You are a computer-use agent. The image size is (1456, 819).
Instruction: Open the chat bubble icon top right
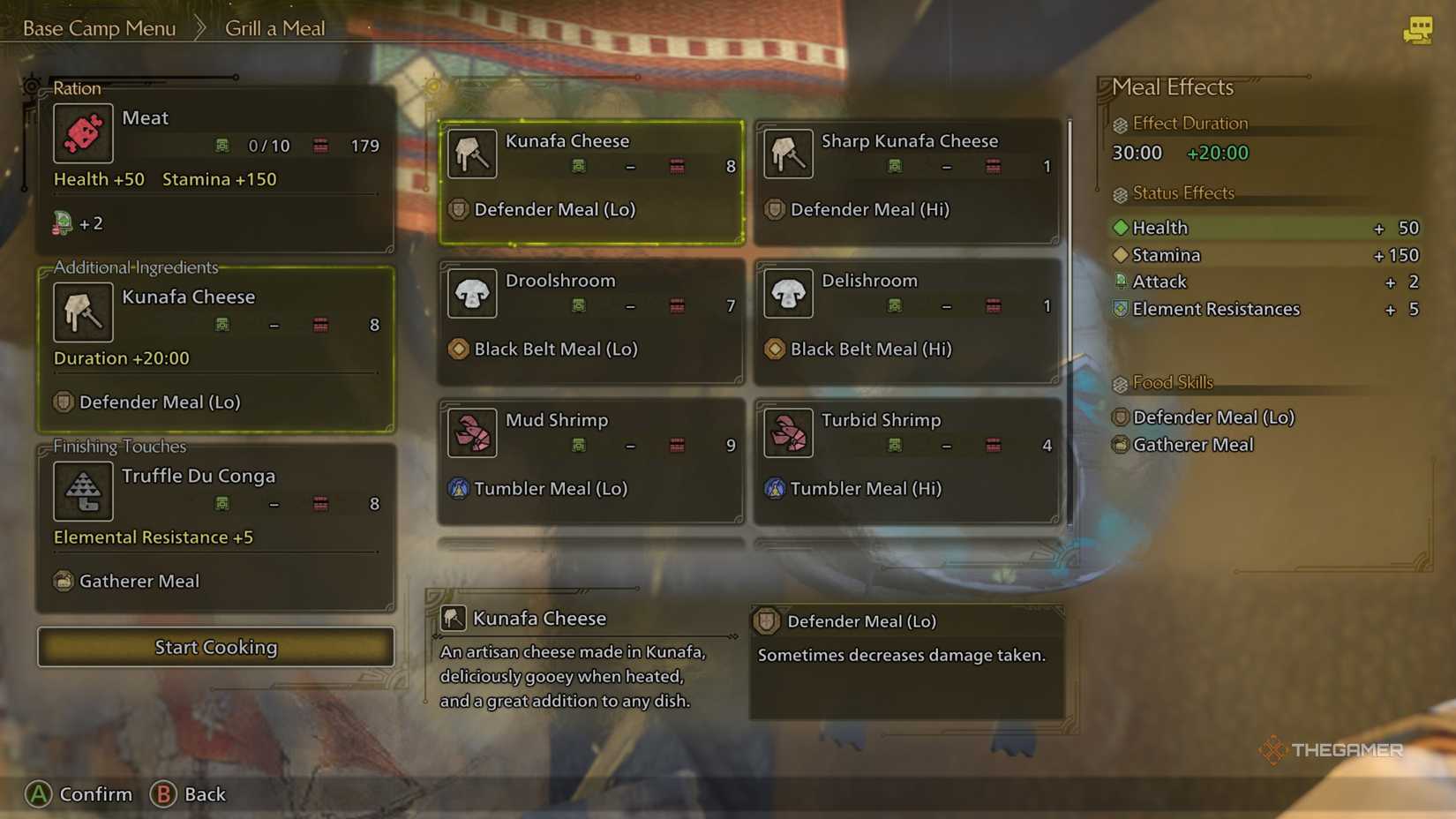tap(1419, 29)
